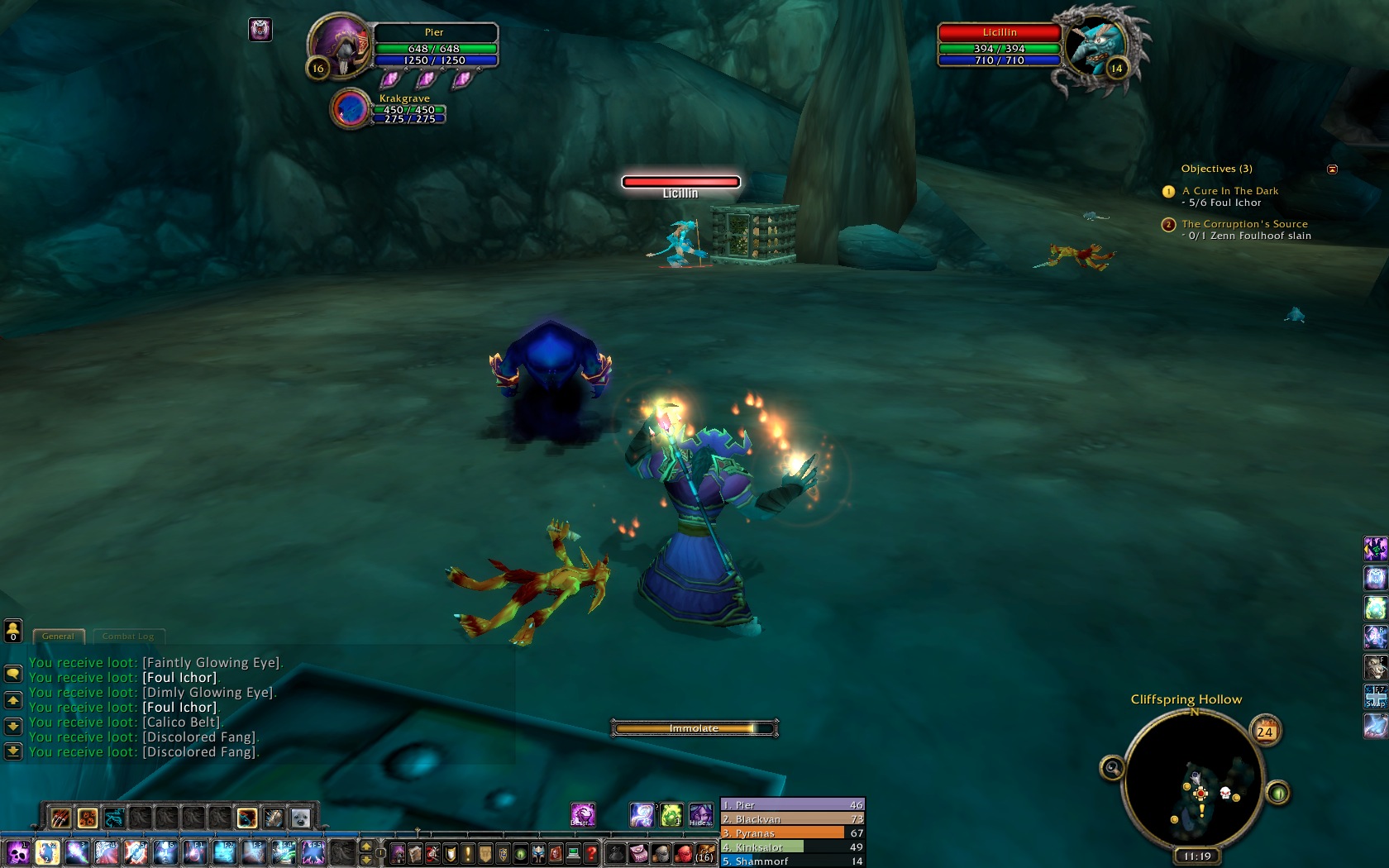Click the social chat bubble button

13,673
